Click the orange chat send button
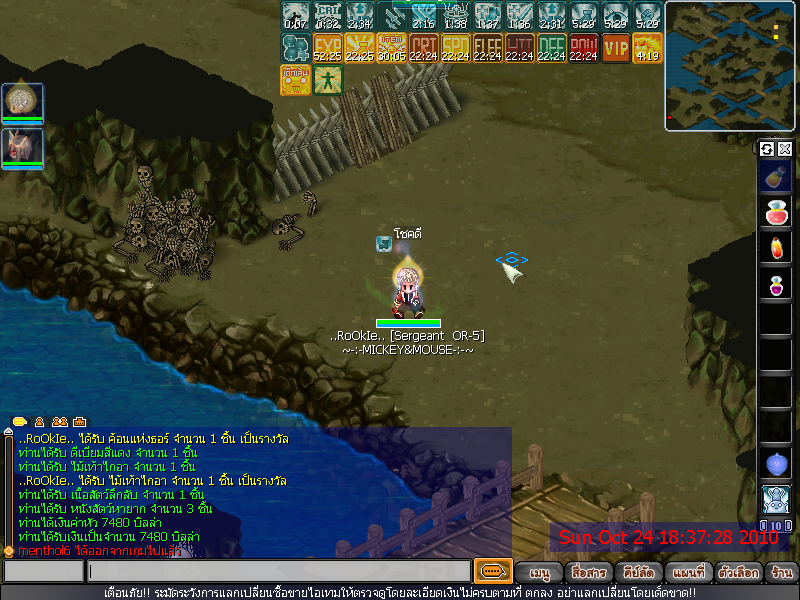The width and height of the screenshot is (800, 600). (492, 572)
